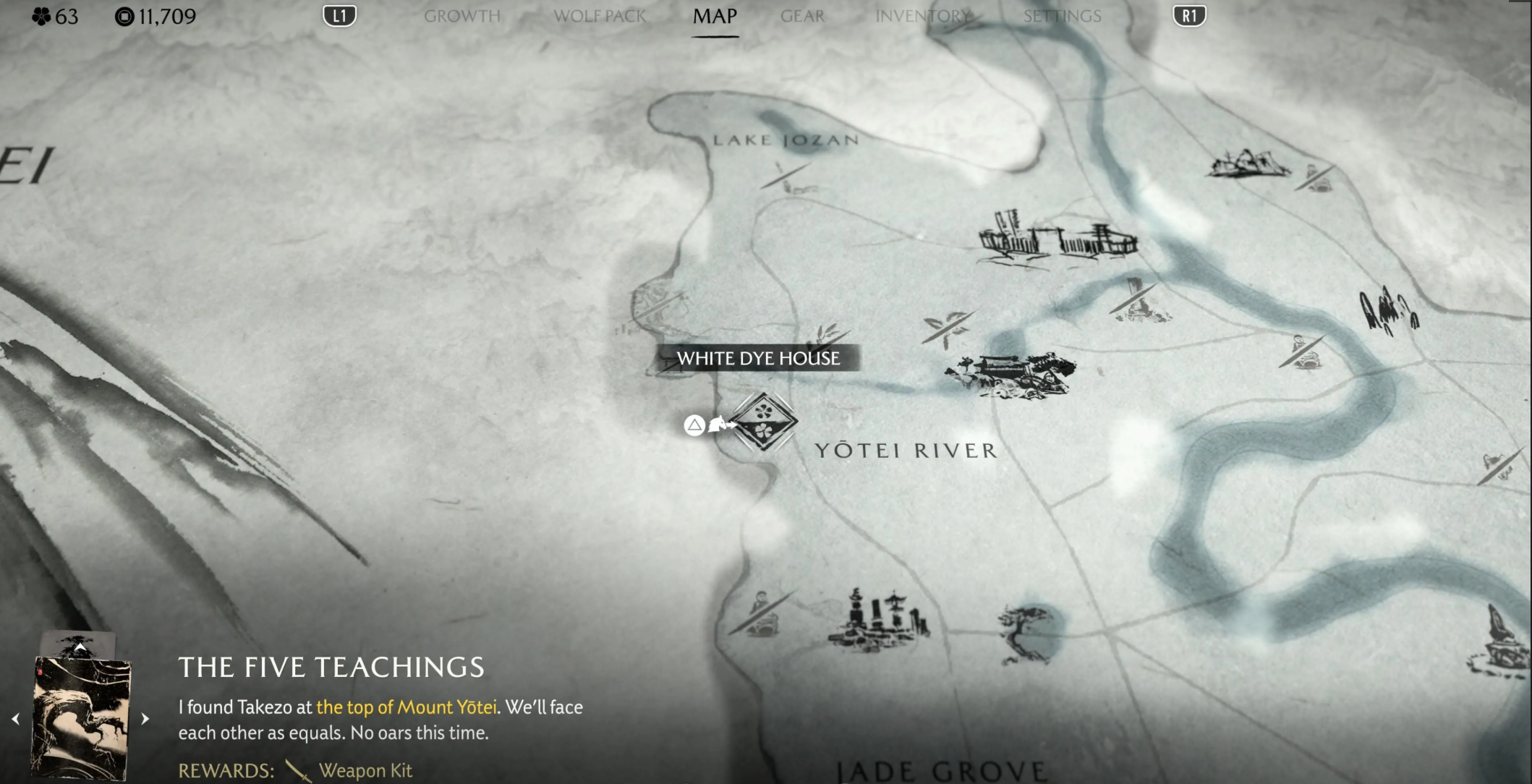Image resolution: width=1532 pixels, height=784 pixels.
Task: Open the Inventory tab
Action: tap(923, 16)
